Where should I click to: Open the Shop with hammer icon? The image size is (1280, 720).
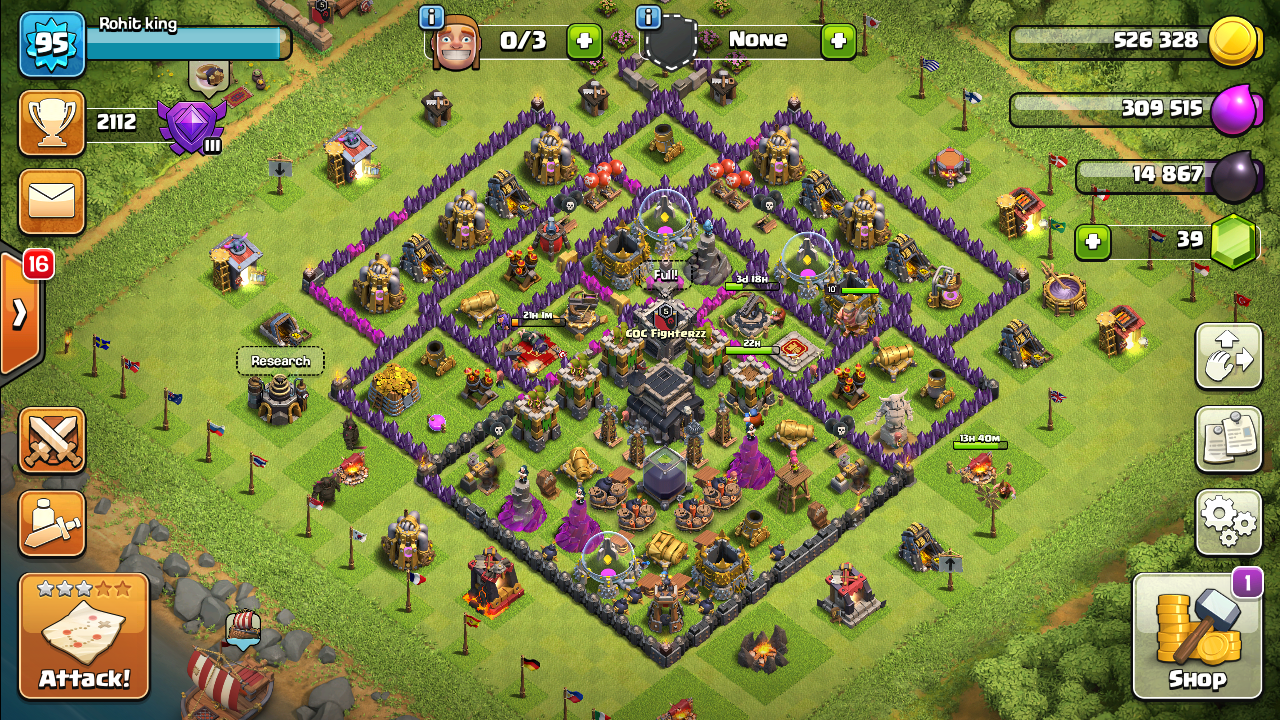[1197, 636]
